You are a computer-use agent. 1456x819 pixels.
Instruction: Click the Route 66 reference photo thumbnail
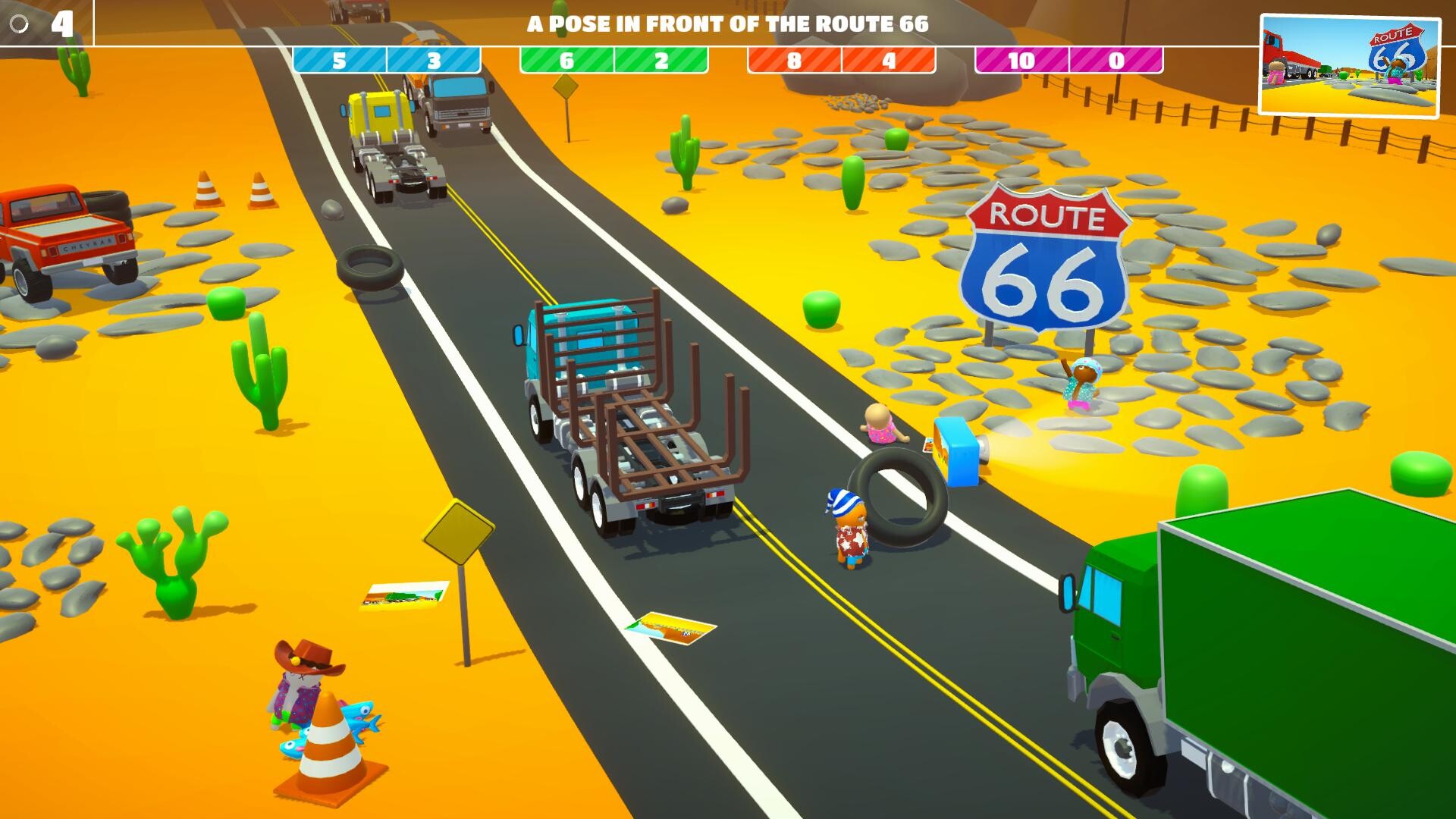pyautogui.click(x=1349, y=66)
